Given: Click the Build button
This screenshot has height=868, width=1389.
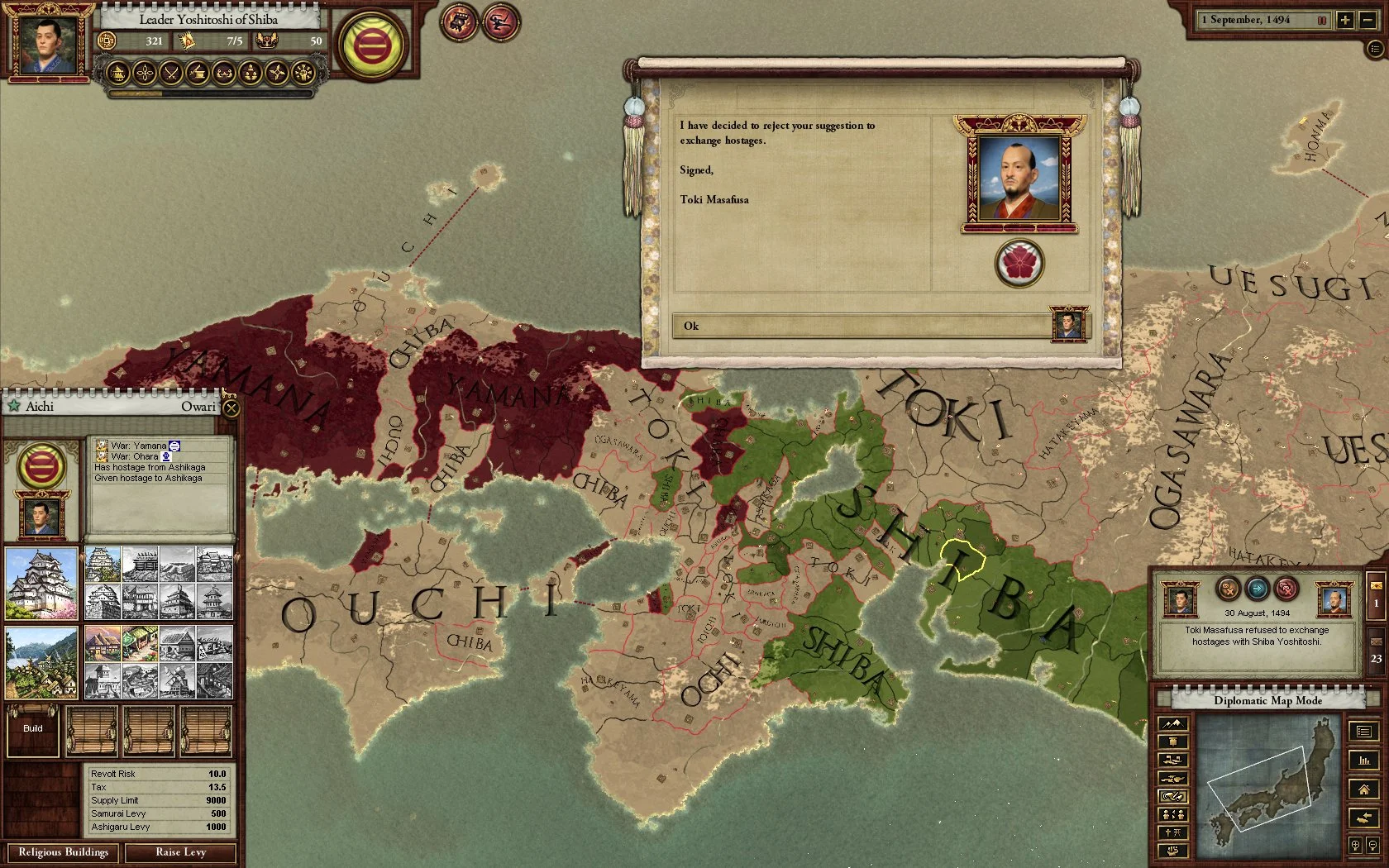Looking at the screenshot, I should (x=33, y=729).
